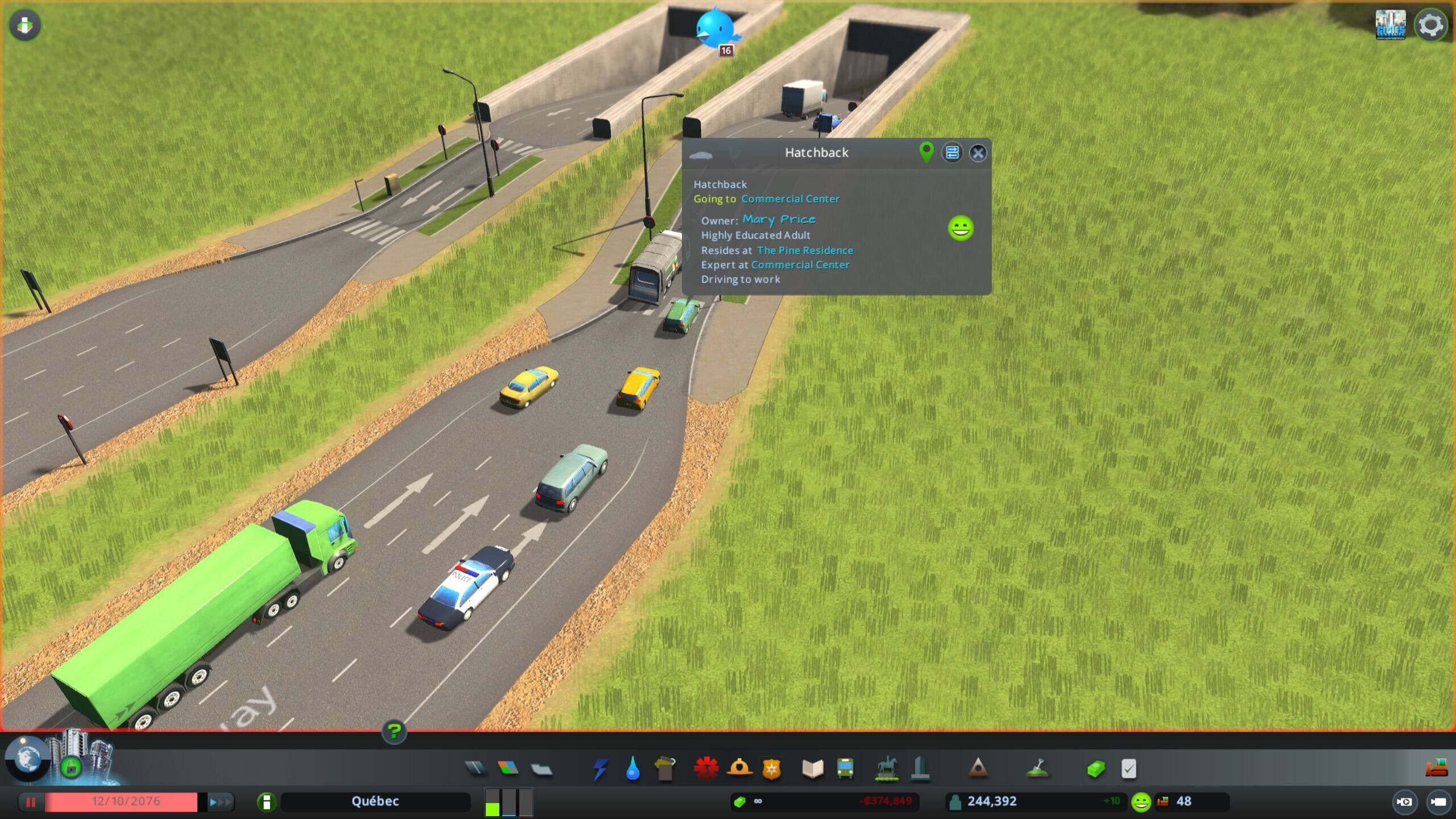Open the Roads construction menu
The width and height of the screenshot is (1456, 819).
coord(476,769)
